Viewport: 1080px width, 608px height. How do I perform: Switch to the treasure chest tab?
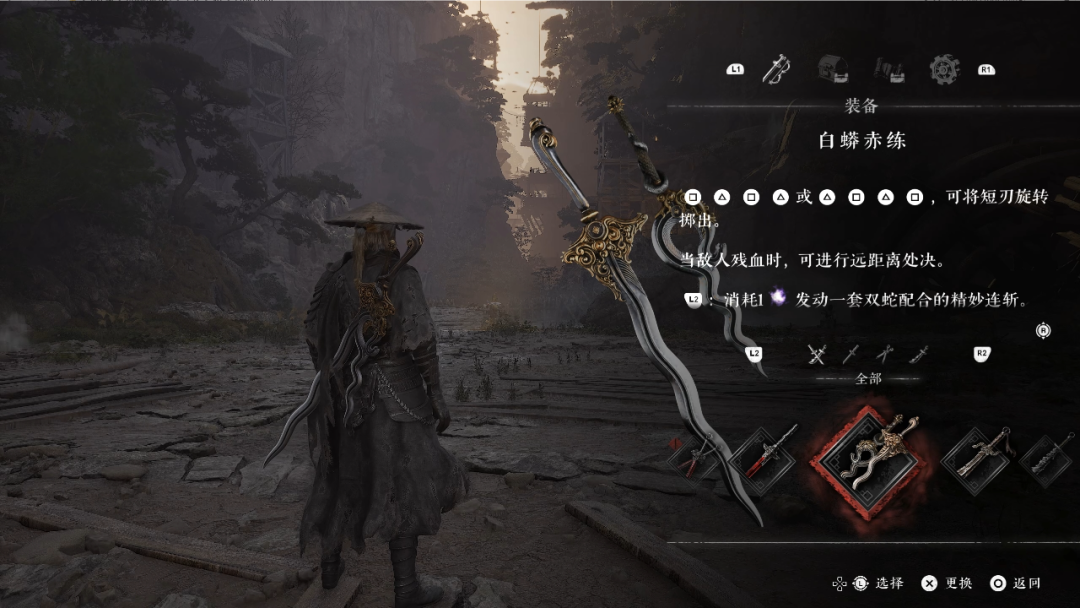click(832, 68)
